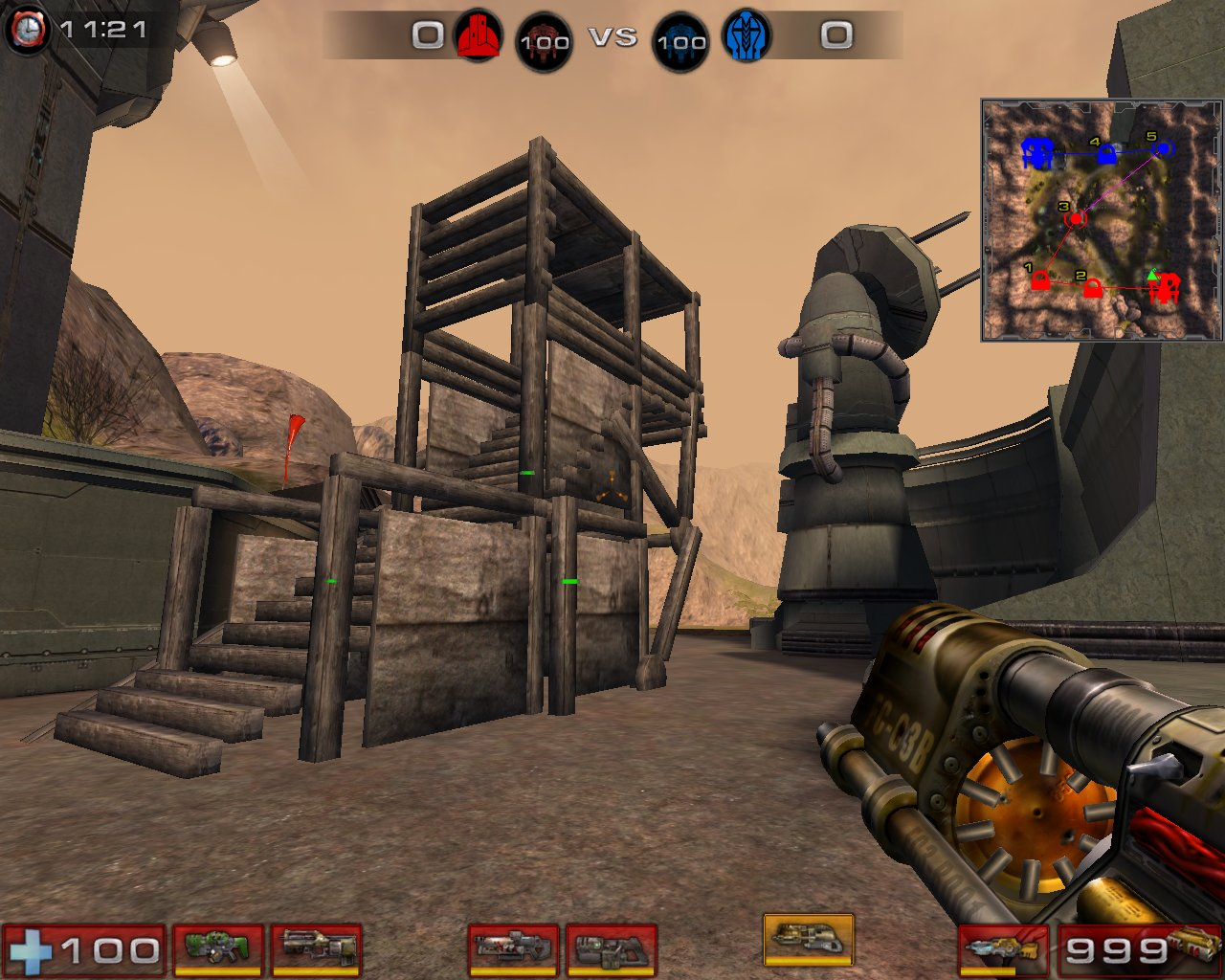This screenshot has height=980, width=1225.
Task: Click blue node 5 on the minimap
Action: coord(1163,150)
